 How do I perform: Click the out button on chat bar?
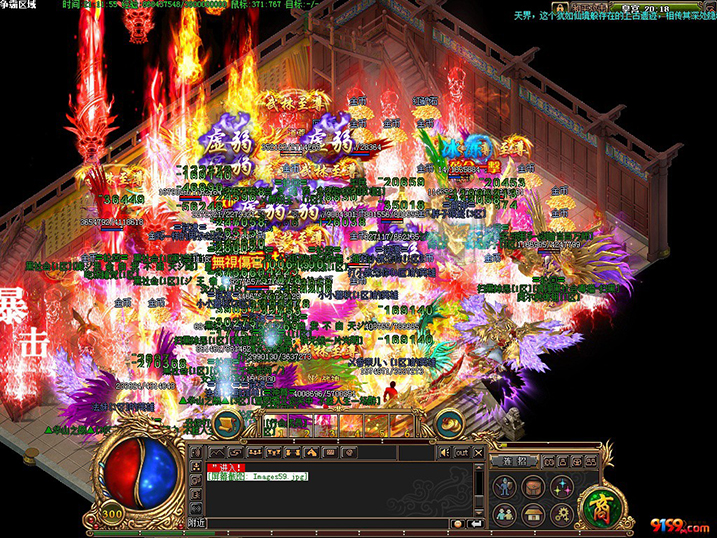coord(460,452)
